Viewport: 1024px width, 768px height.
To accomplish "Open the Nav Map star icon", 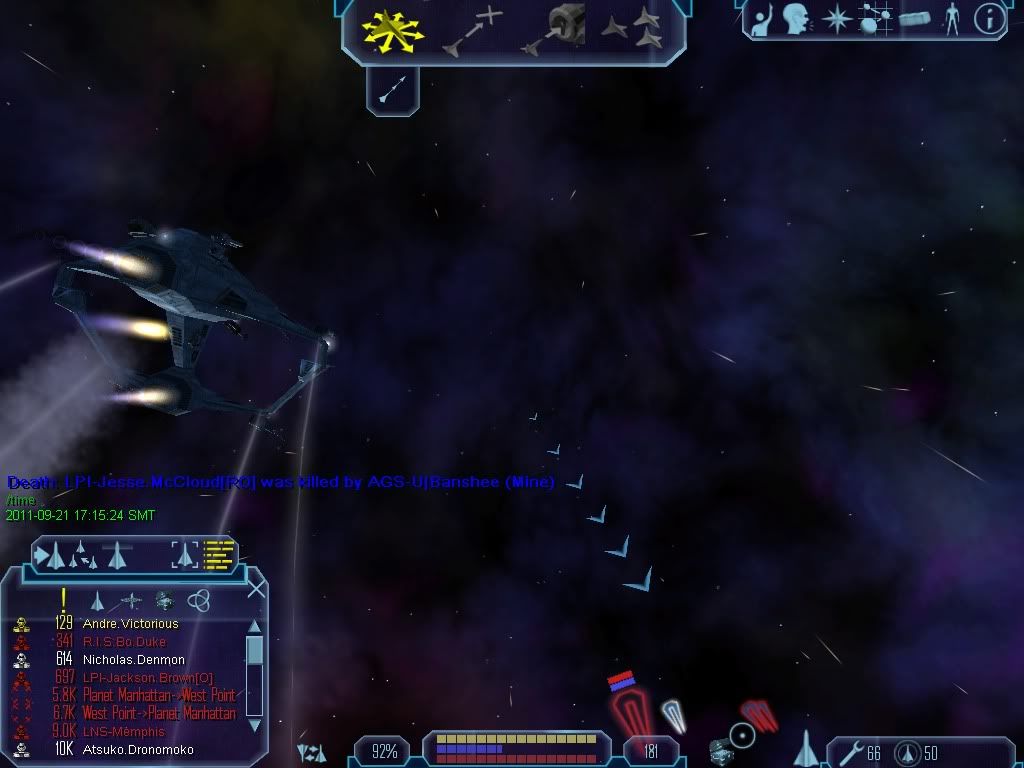I will 836,19.
